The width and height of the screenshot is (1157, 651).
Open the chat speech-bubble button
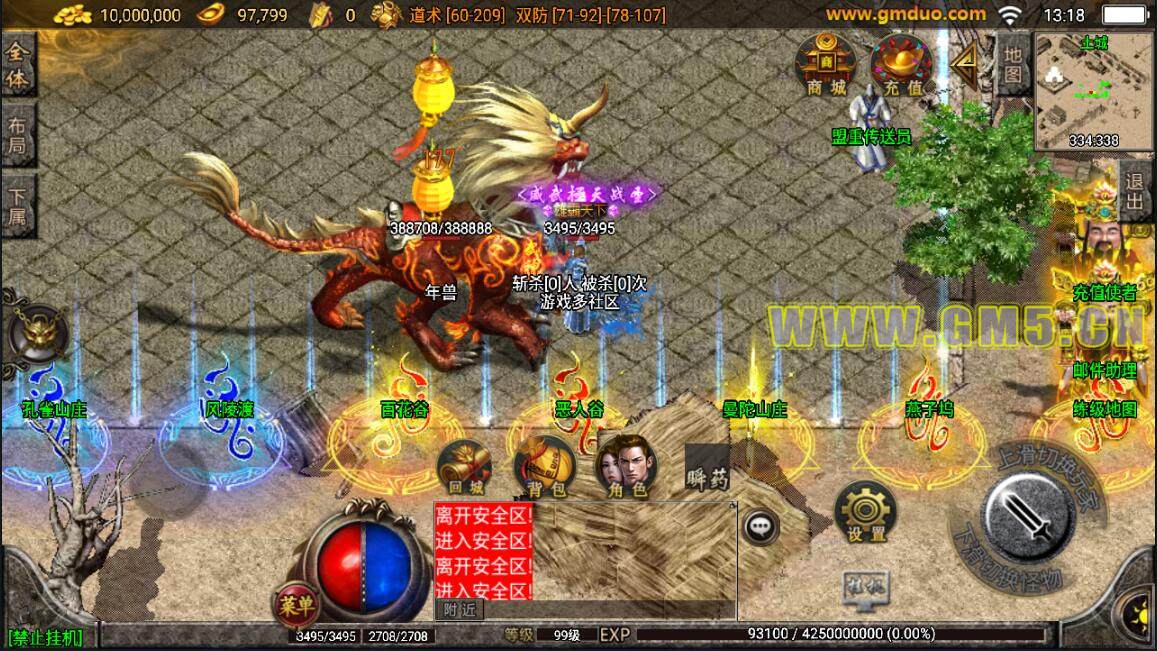pos(762,526)
